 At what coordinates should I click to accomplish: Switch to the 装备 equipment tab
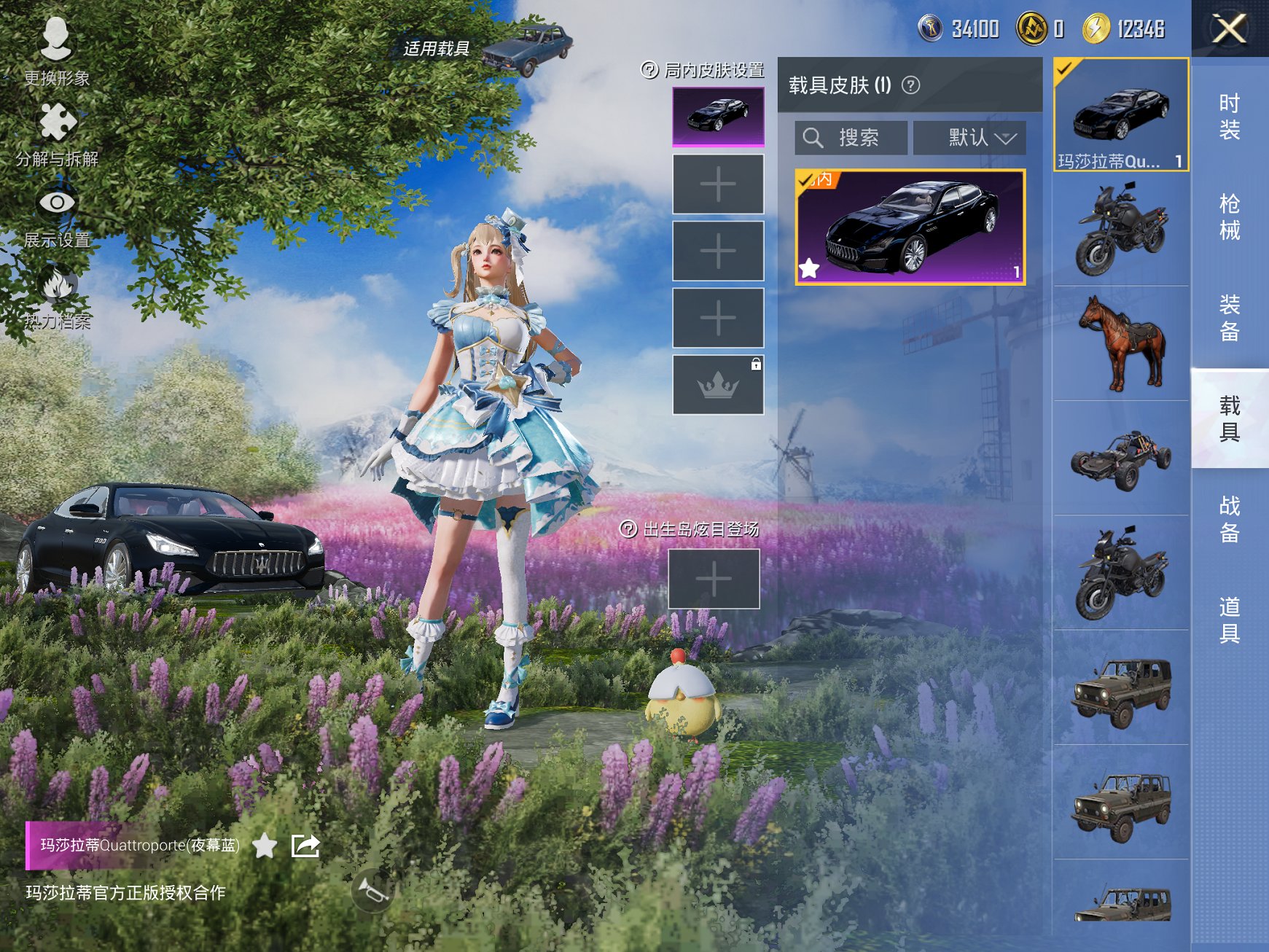1229,318
